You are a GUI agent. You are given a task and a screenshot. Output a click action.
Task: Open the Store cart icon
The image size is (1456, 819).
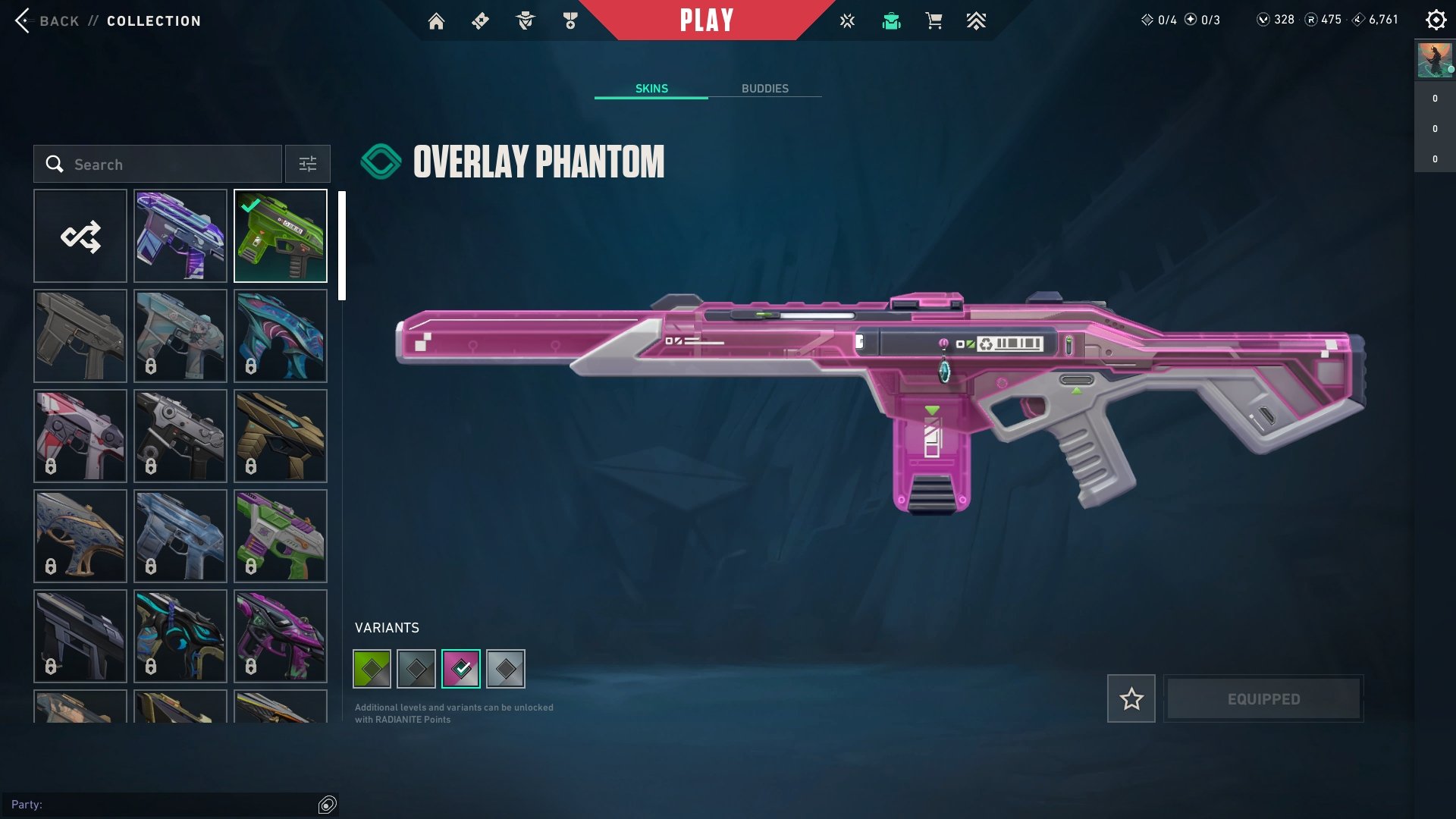934,20
